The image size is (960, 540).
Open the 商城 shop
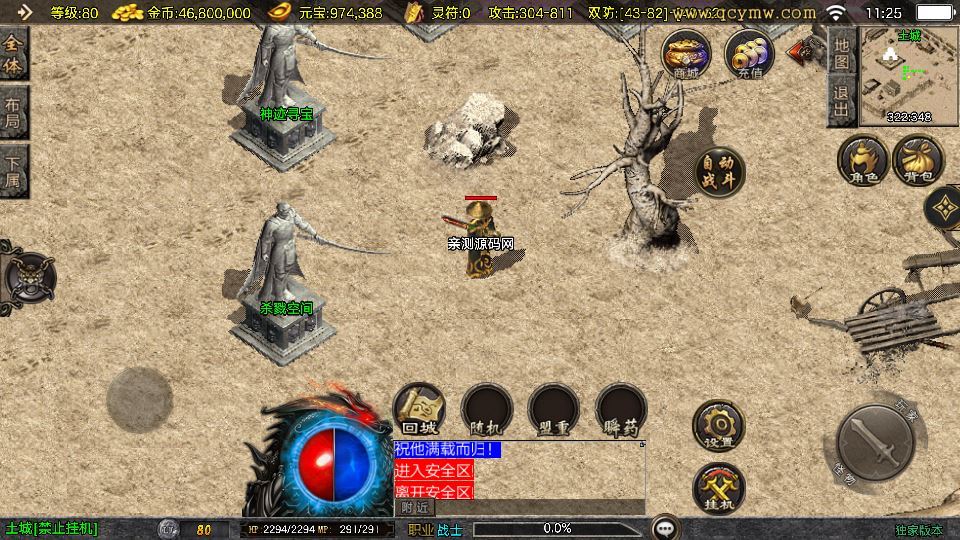686,54
